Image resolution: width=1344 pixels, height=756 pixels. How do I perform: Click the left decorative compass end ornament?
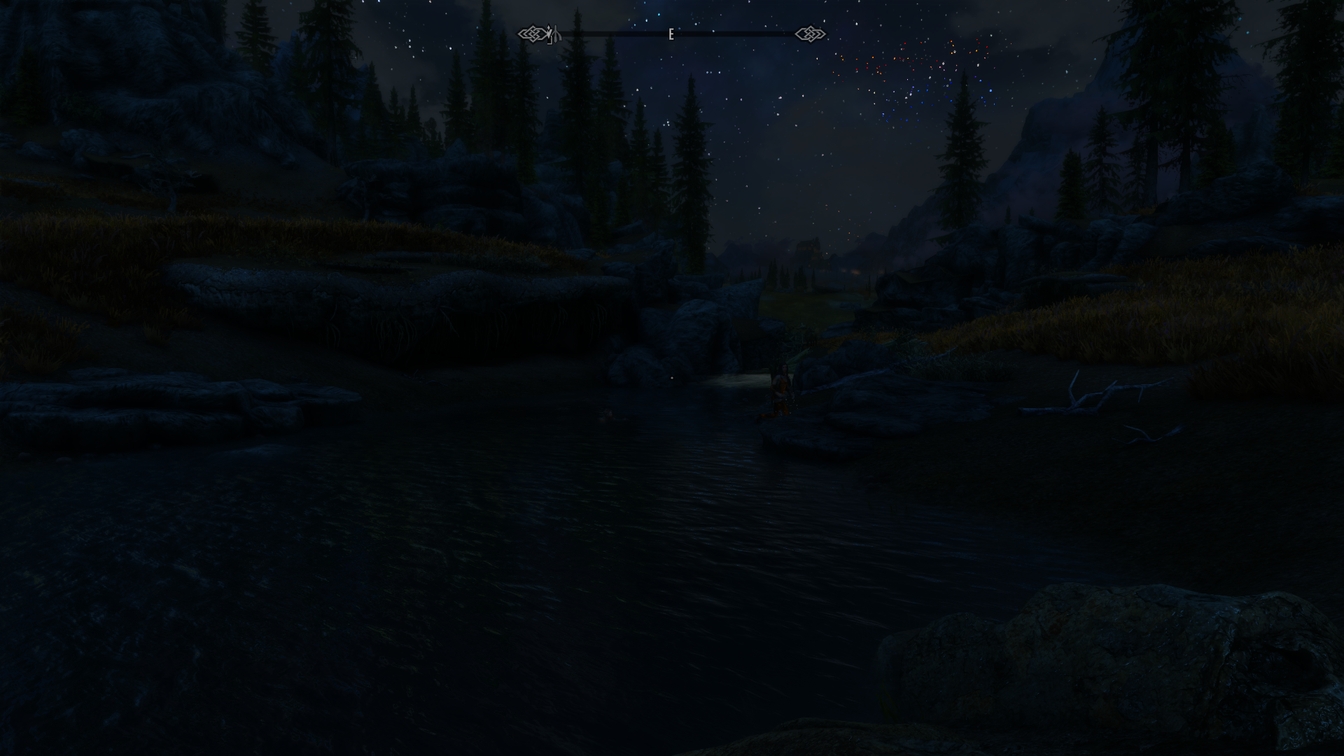pos(531,34)
